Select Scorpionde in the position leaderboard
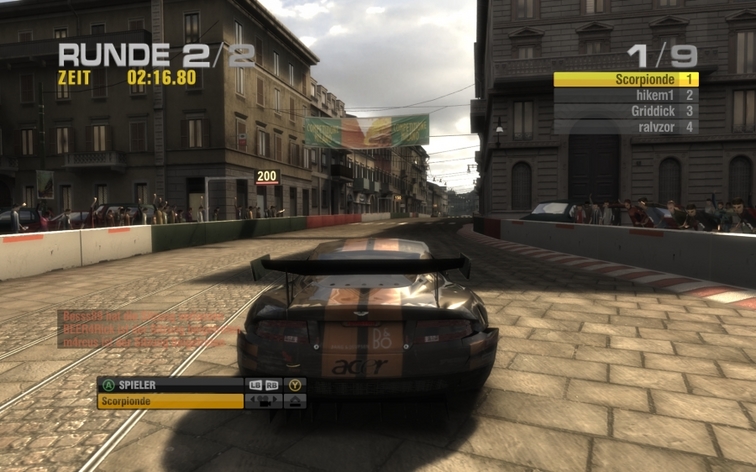 pyautogui.click(x=625, y=79)
